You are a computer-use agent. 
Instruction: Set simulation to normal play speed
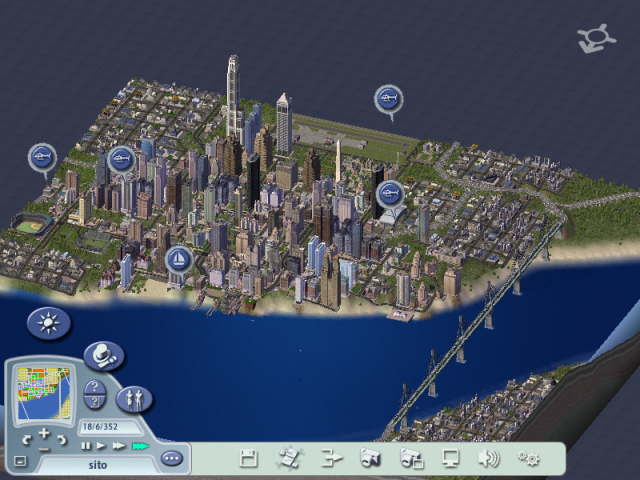click(x=101, y=445)
